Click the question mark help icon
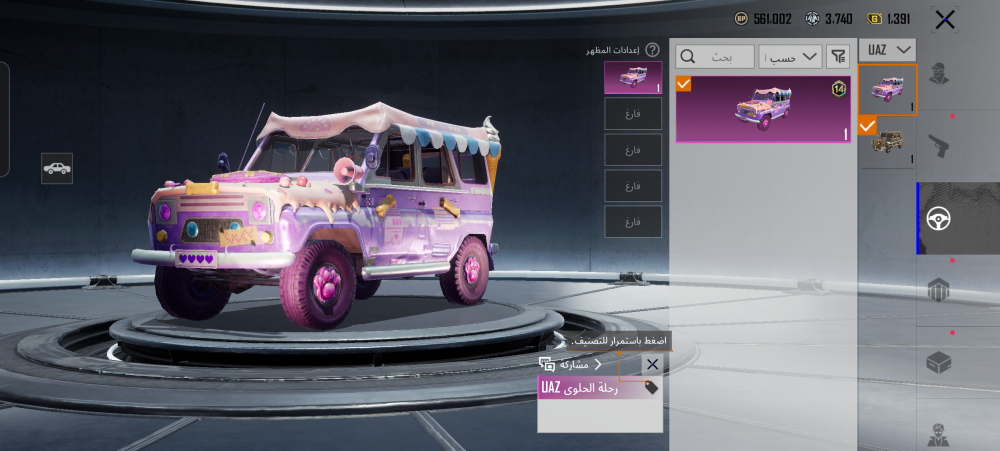1000x451 pixels. pyautogui.click(x=652, y=50)
